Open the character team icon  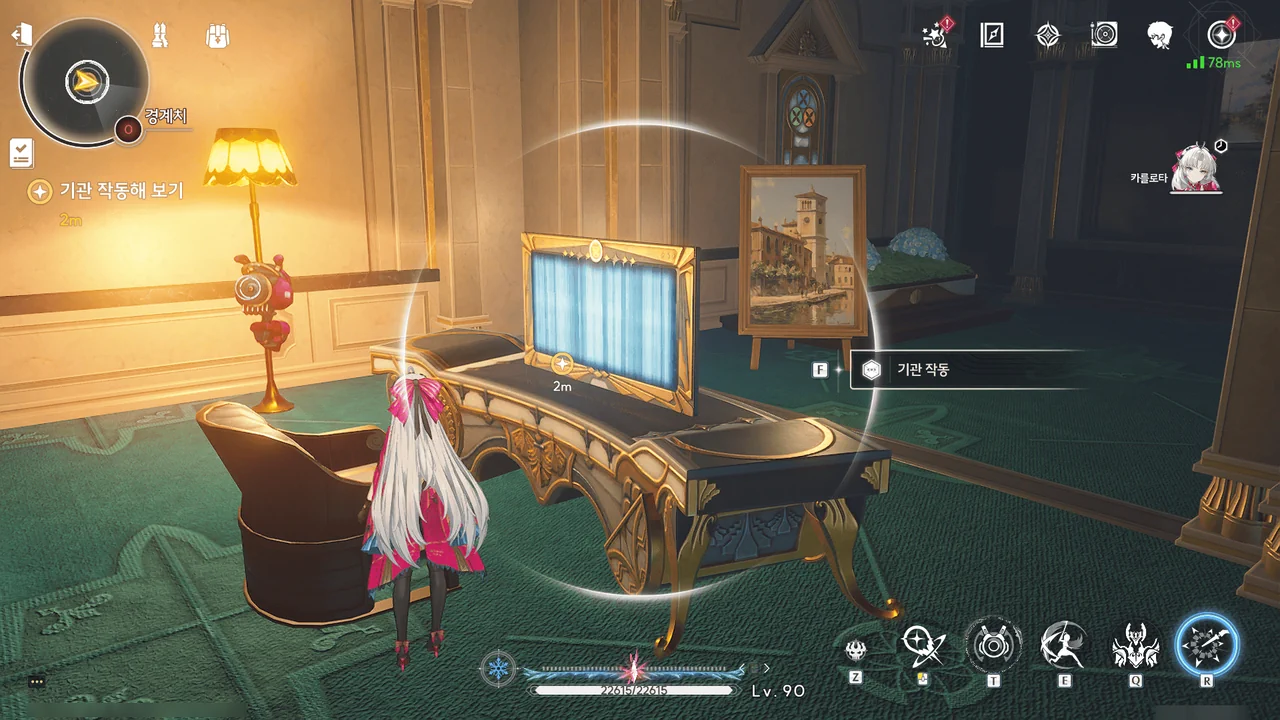[160, 36]
